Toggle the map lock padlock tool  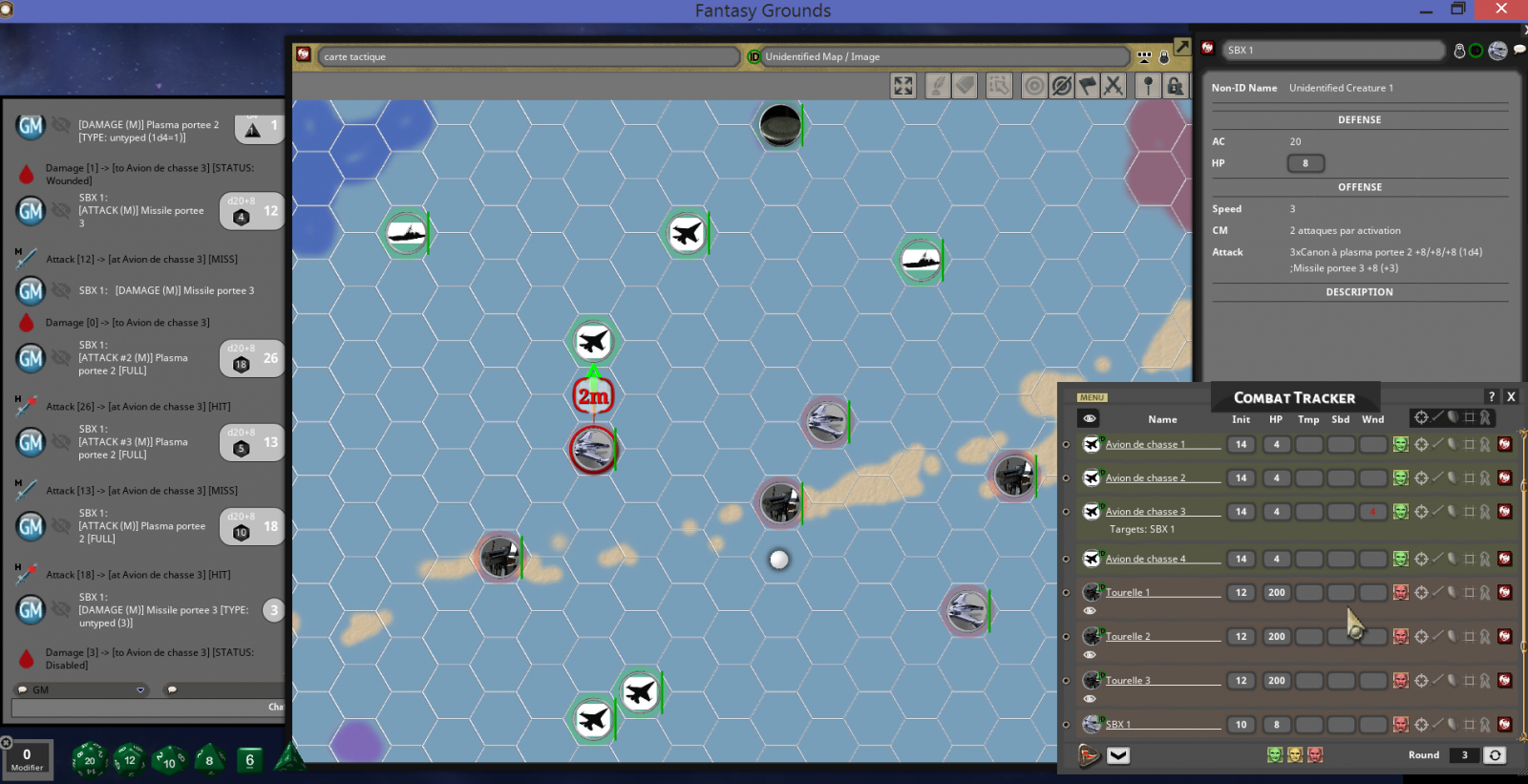(1176, 86)
